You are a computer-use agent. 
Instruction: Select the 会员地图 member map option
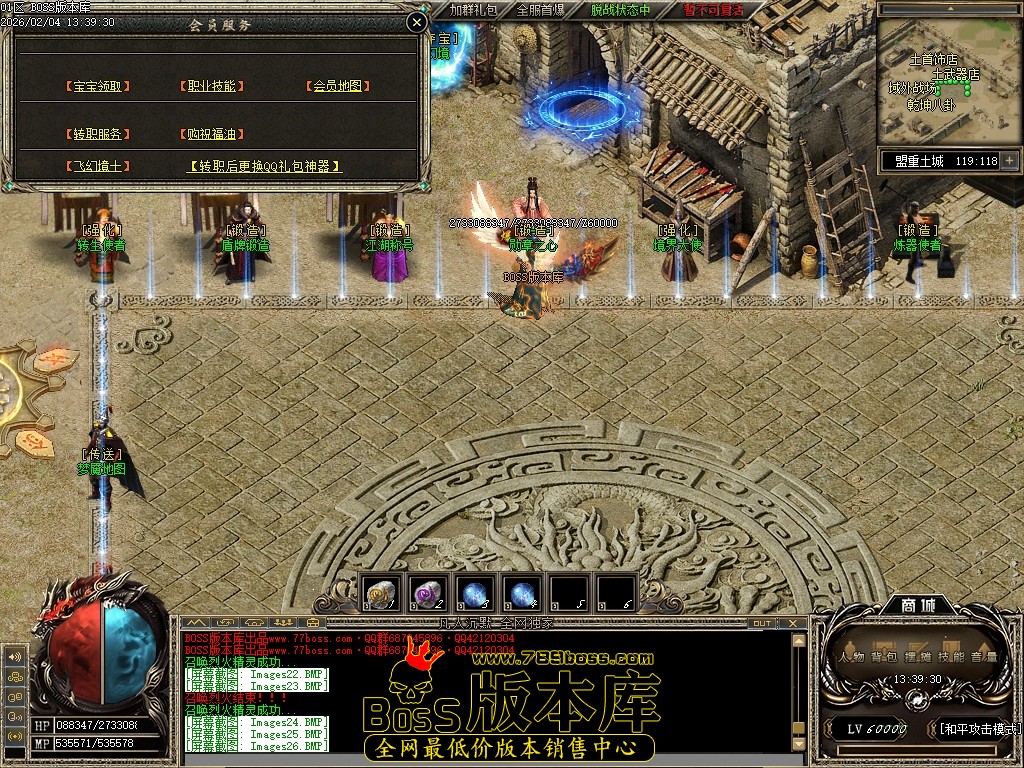[337, 87]
